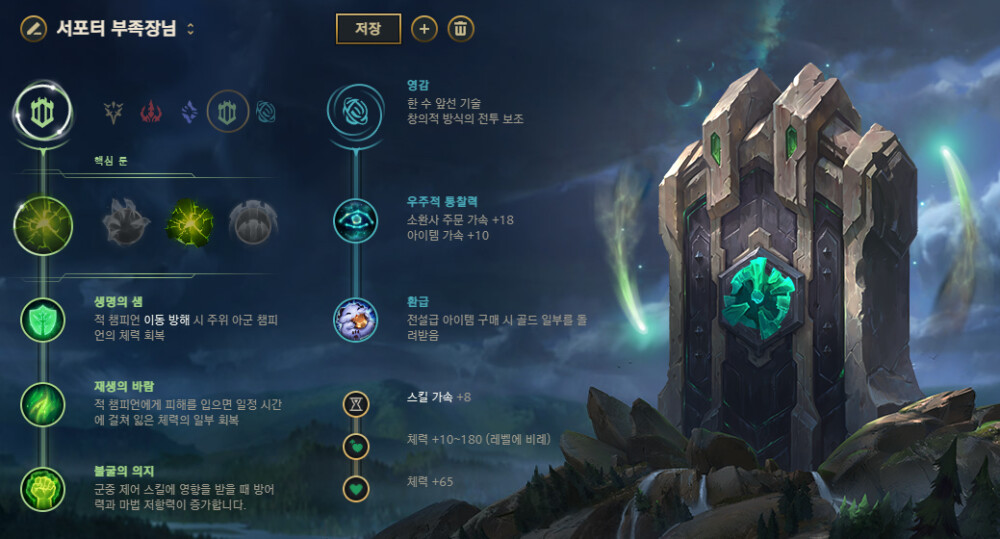1000x539 pixels.
Task: Pick the small teal Inspiration path icon
Action: [266, 112]
